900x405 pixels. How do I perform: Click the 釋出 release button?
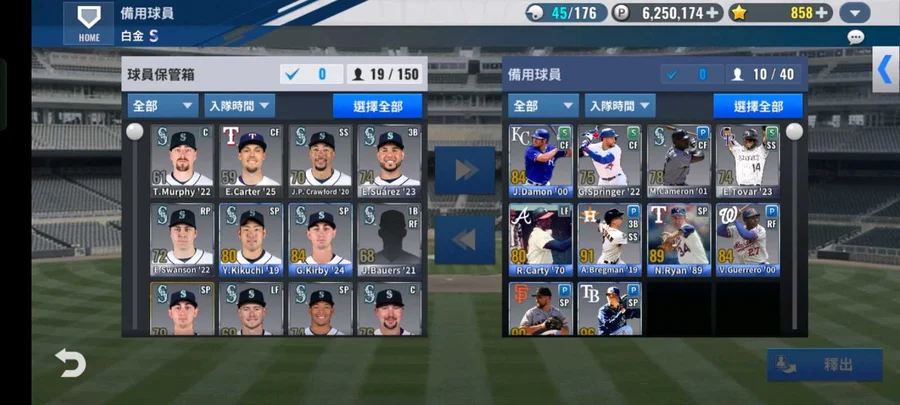pyautogui.click(x=825, y=365)
